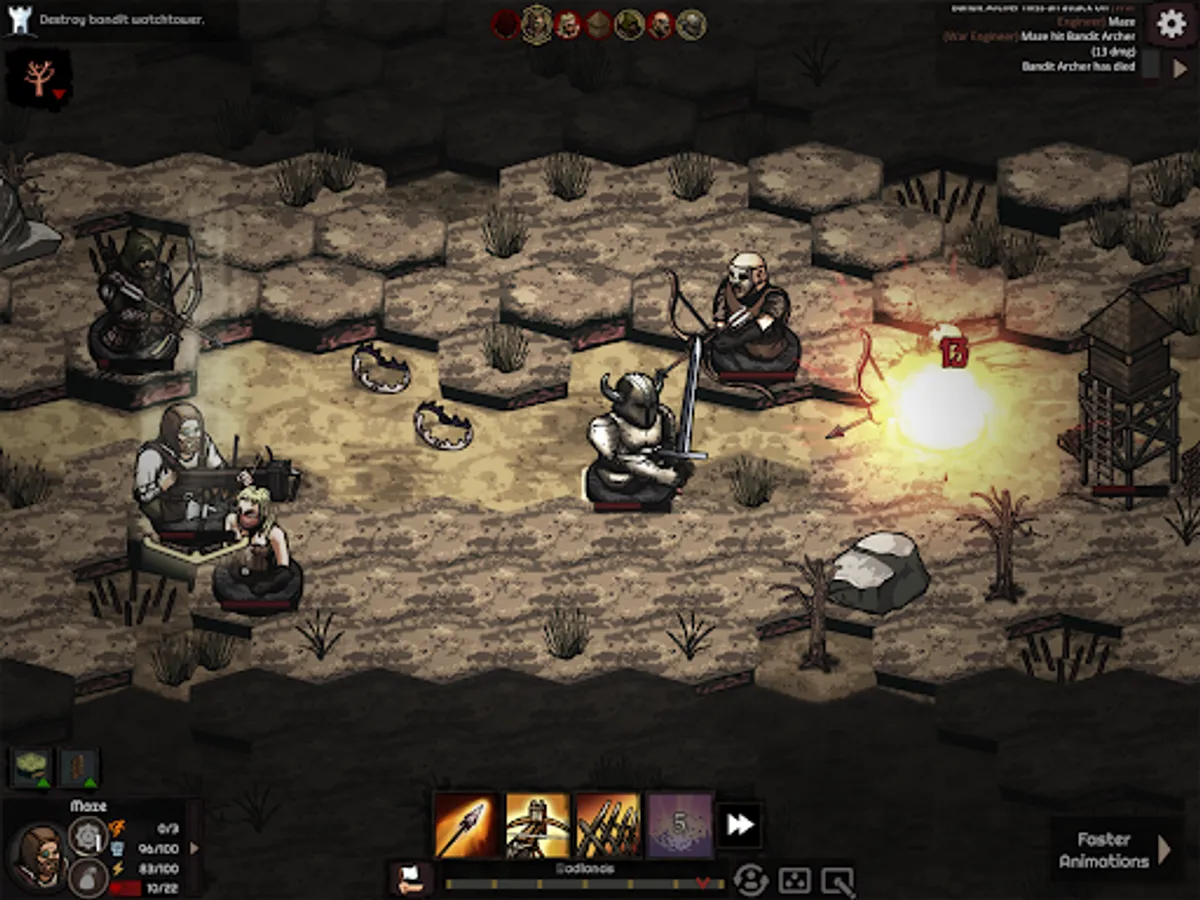Open the settings gear menu
The width and height of the screenshot is (1200, 900).
[x=1171, y=24]
